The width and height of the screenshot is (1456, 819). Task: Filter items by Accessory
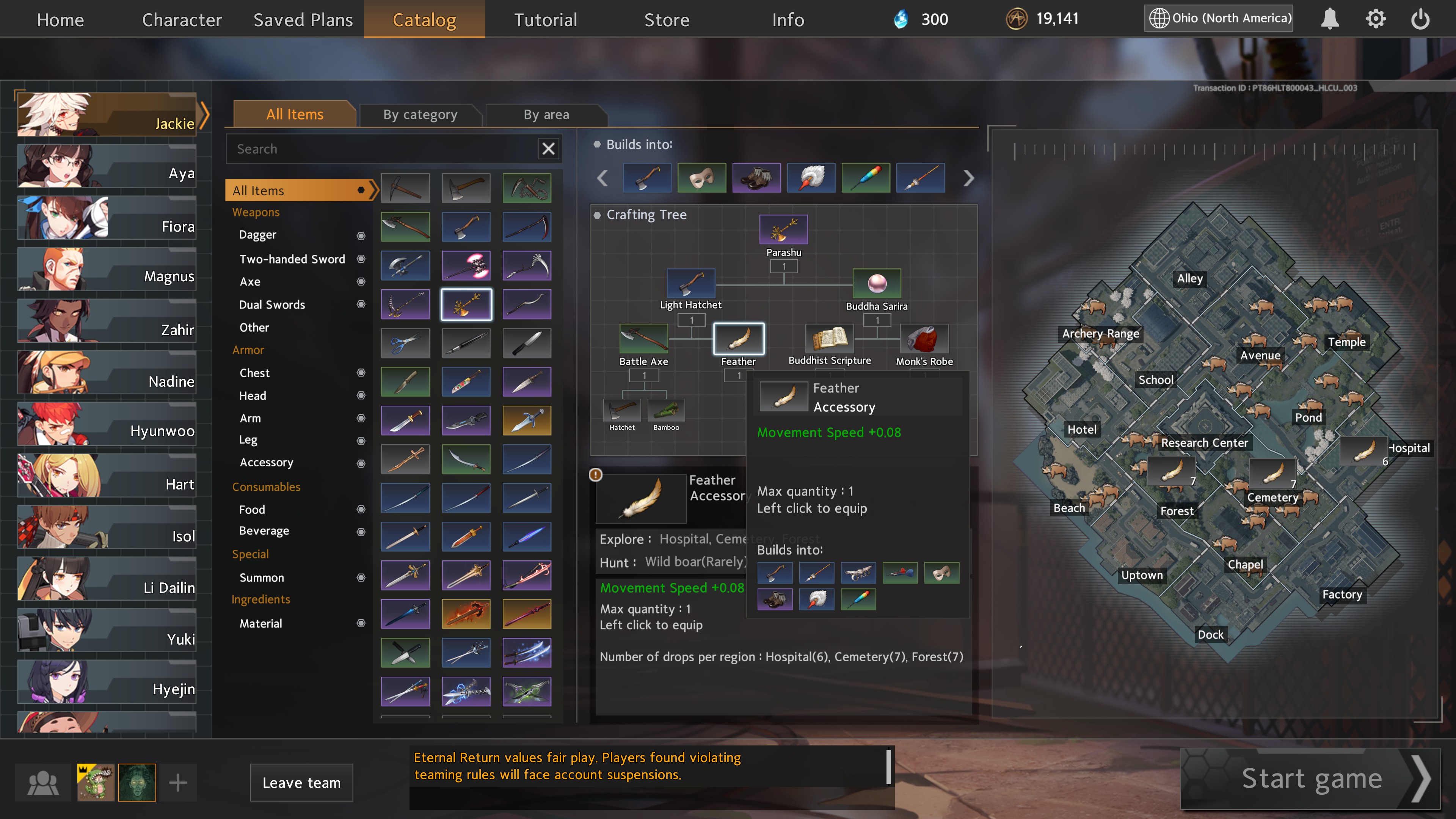[266, 462]
